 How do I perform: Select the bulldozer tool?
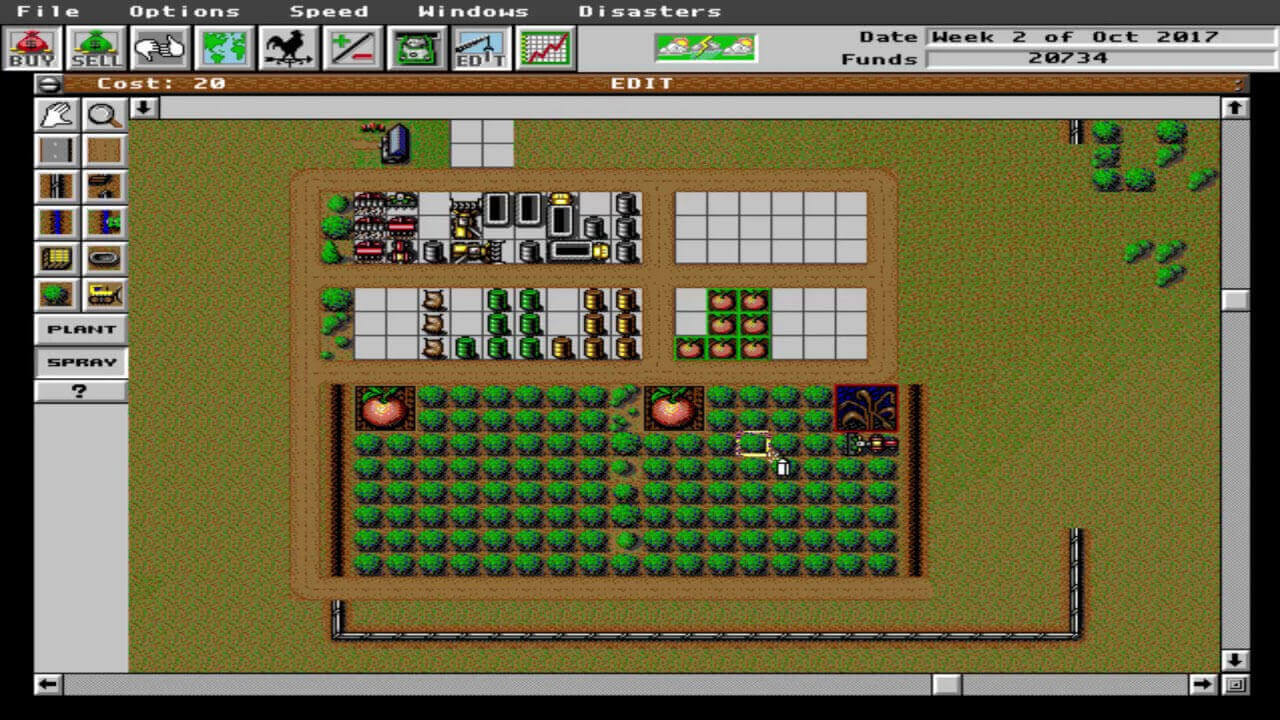tap(104, 293)
